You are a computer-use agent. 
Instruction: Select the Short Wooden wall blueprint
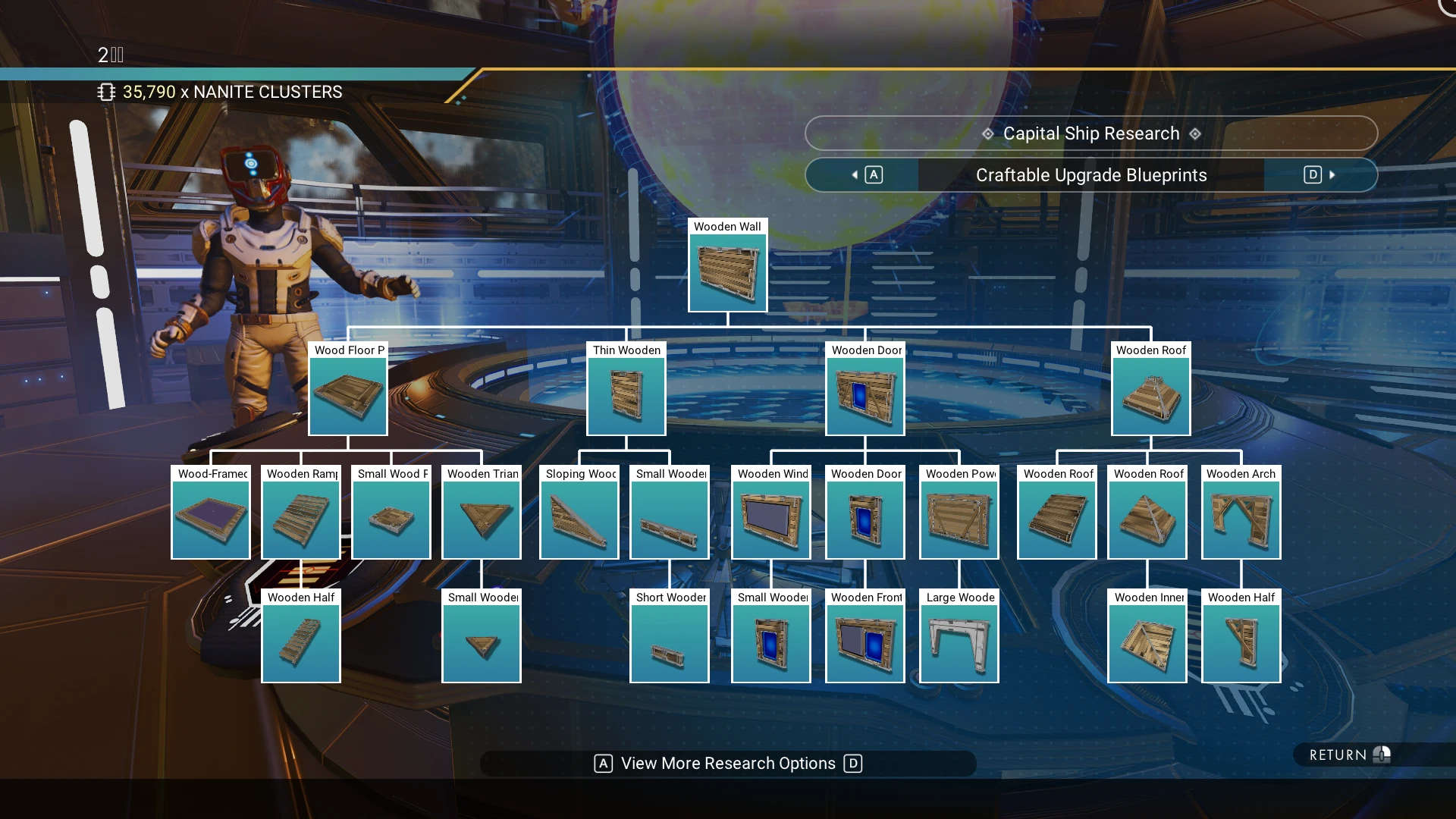click(670, 642)
